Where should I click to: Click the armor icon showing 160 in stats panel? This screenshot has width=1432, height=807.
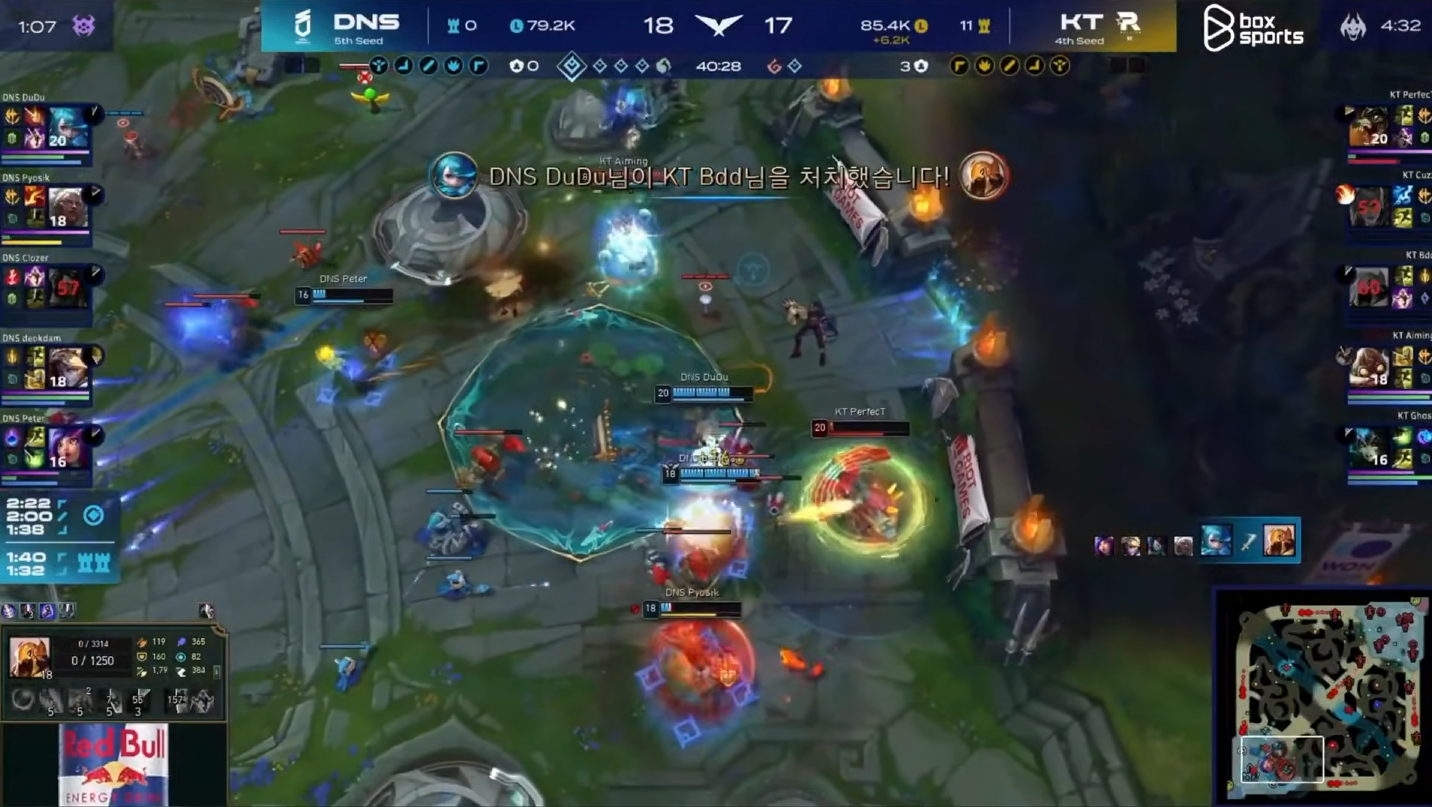[x=143, y=657]
